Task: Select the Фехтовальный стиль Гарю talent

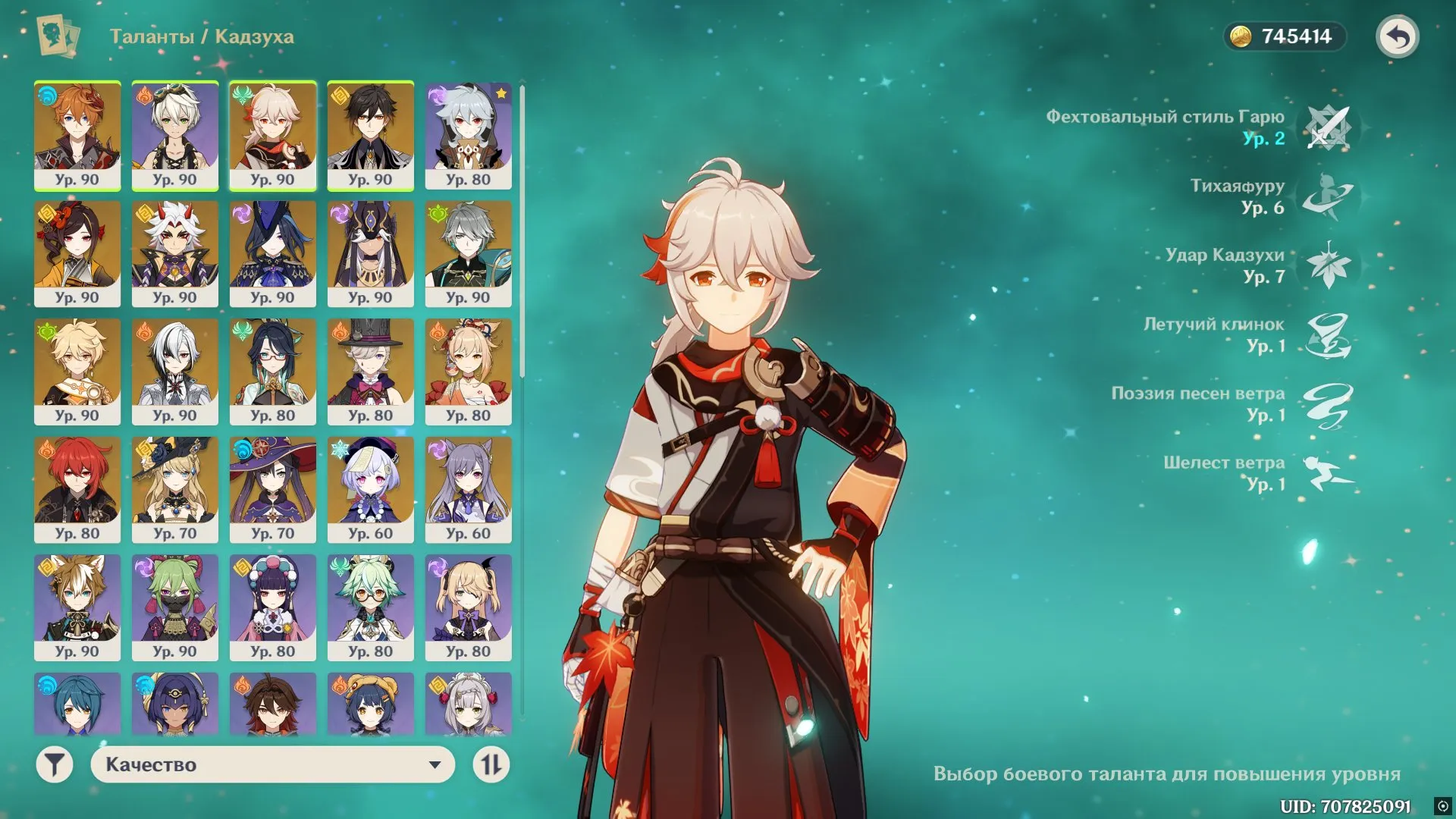Action: click(1328, 127)
